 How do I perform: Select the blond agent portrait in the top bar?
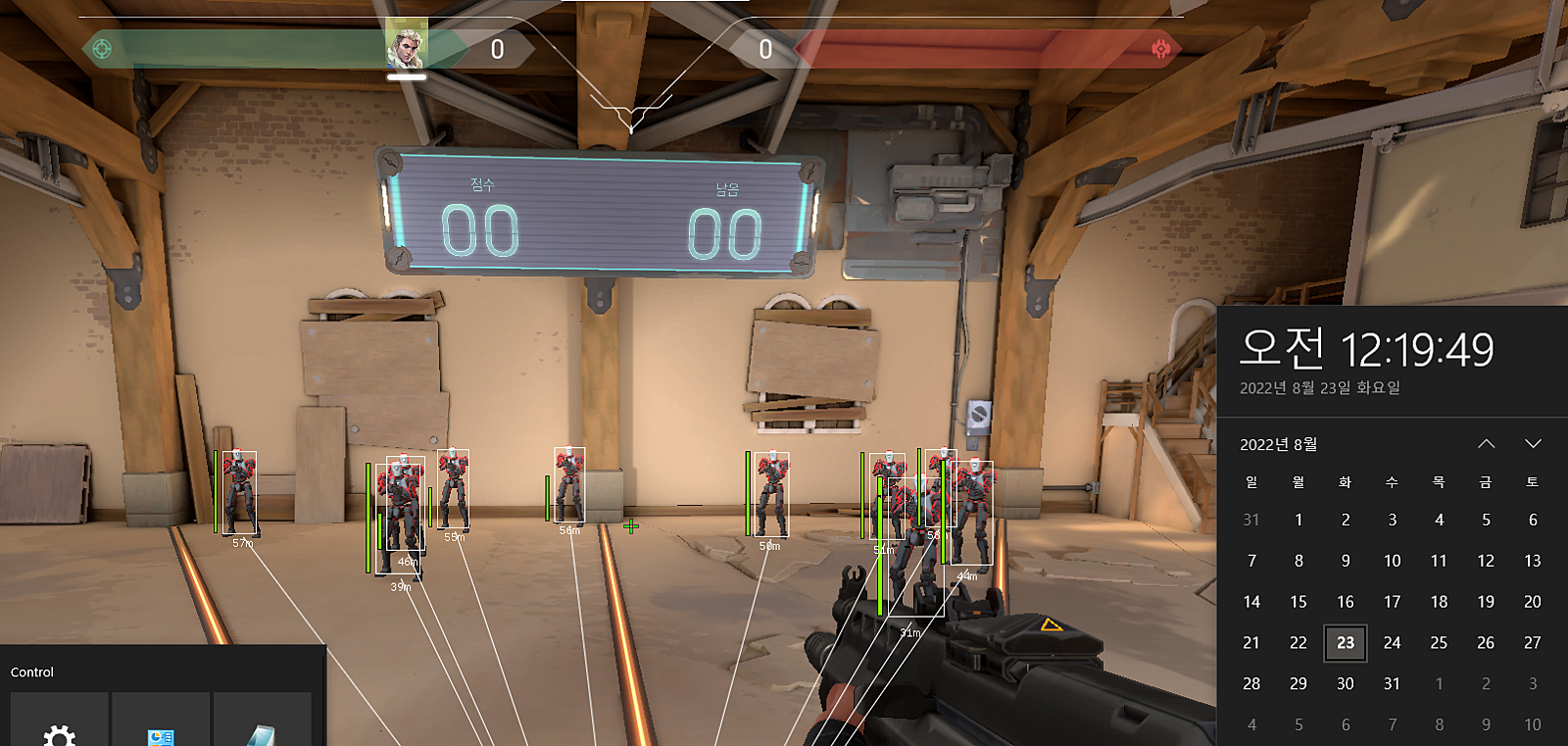[x=406, y=44]
